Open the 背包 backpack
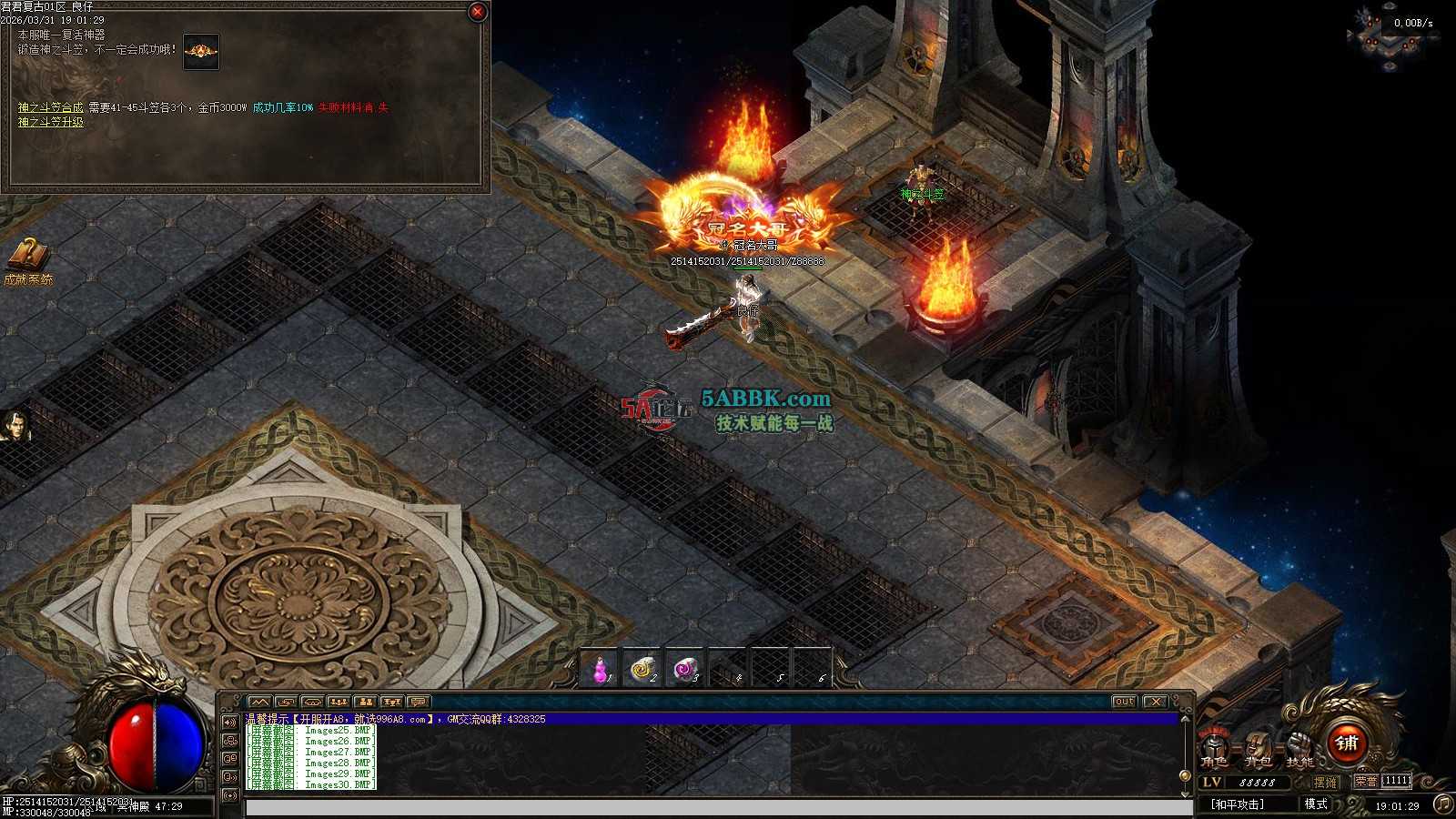 click(x=1258, y=748)
